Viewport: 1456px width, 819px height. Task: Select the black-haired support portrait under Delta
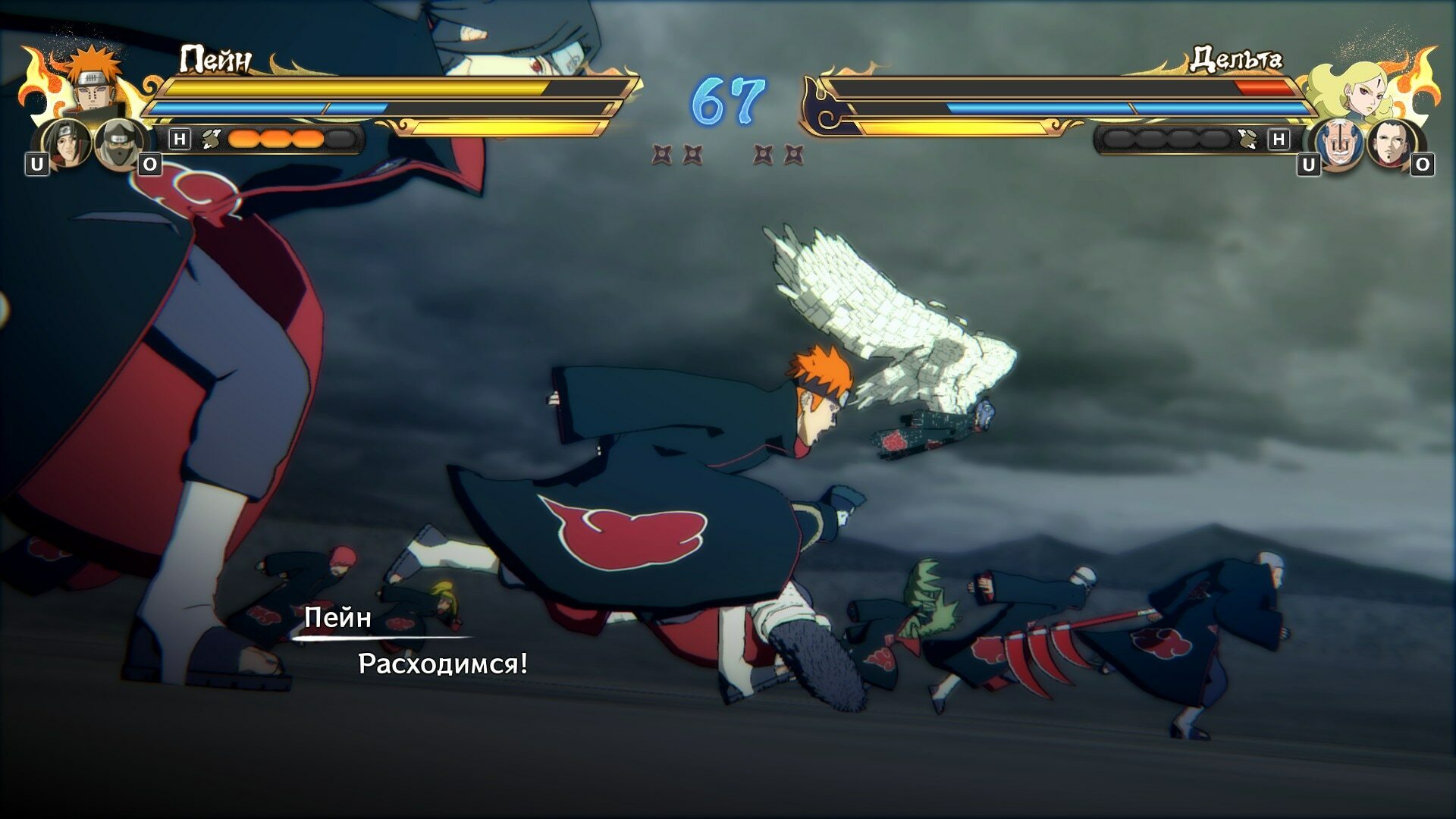pyautogui.click(x=1392, y=144)
